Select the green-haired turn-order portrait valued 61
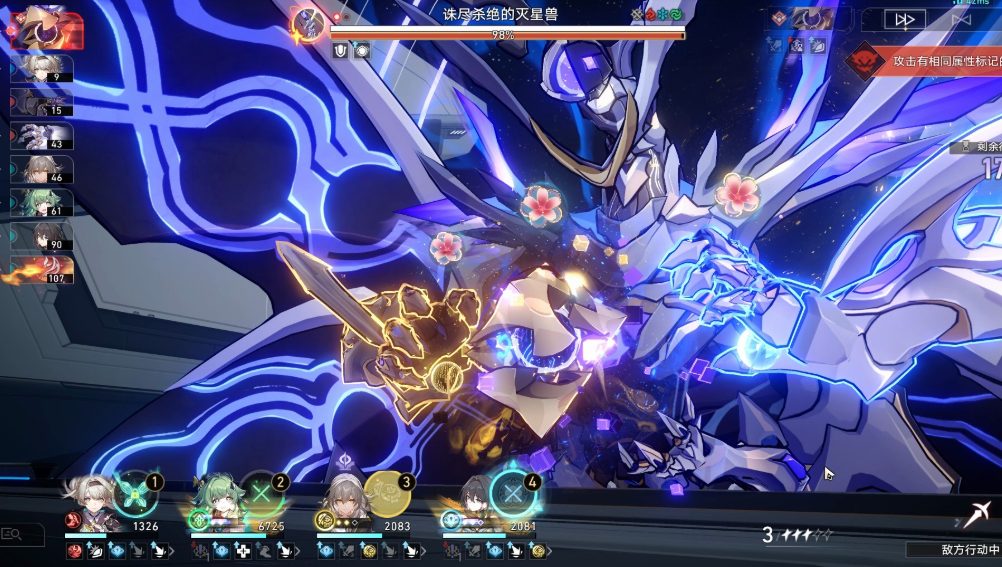 [41, 203]
